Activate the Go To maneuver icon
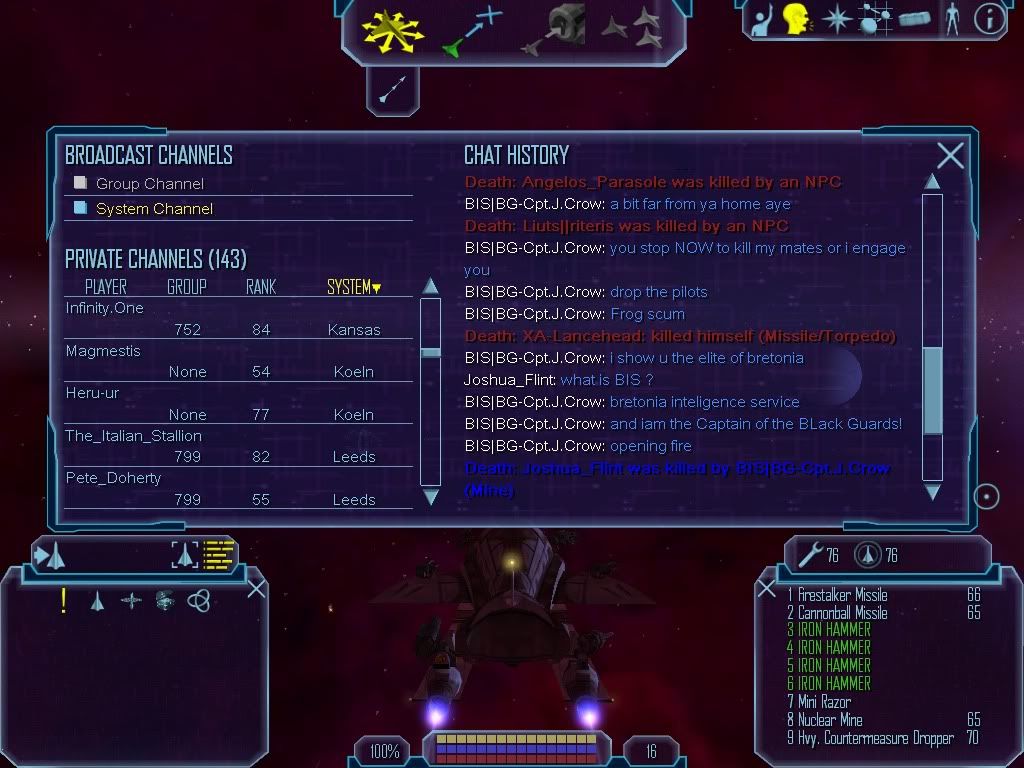The image size is (1024, 768). 471,30
